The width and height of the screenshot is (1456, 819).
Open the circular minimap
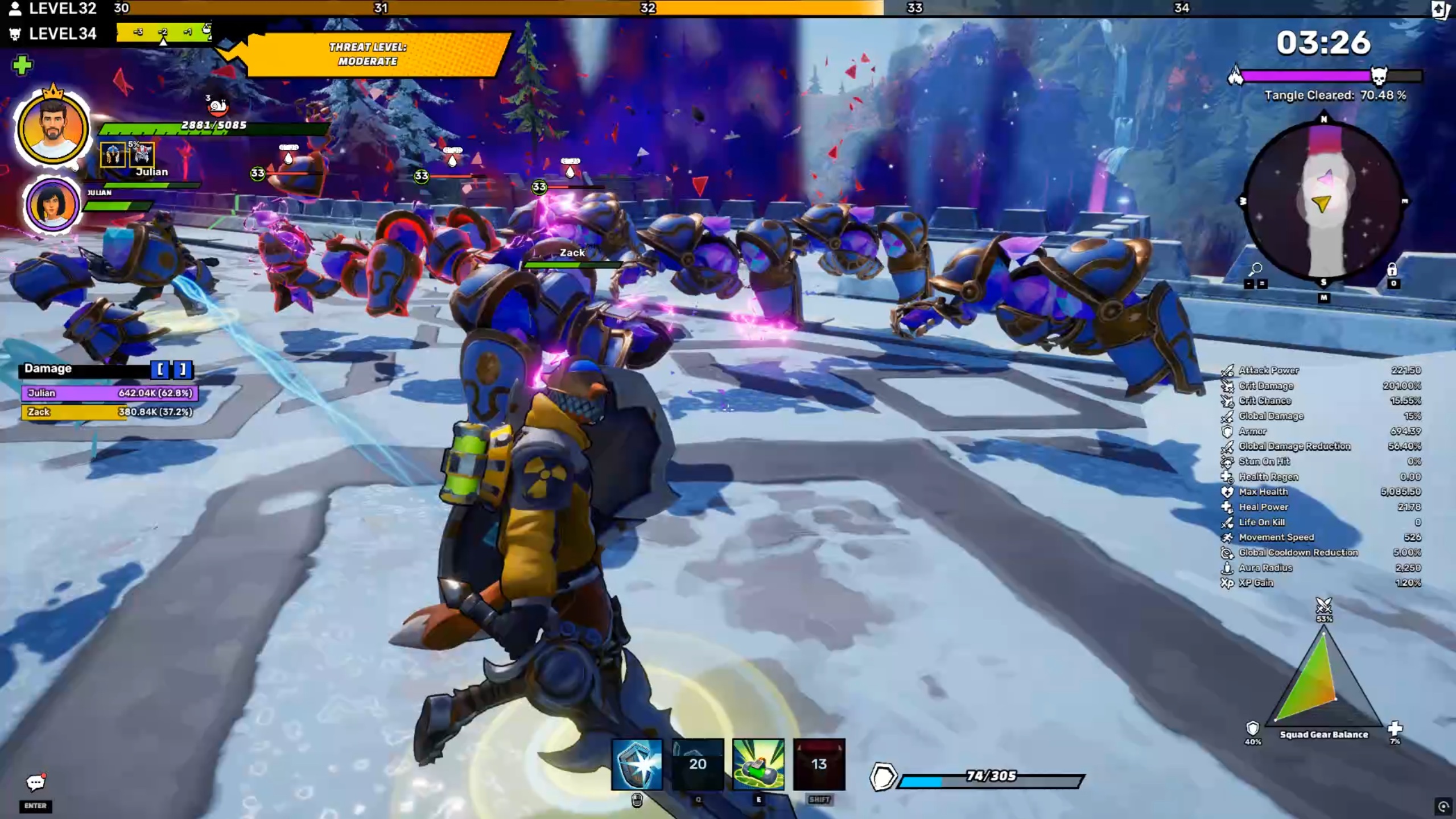click(x=1323, y=202)
